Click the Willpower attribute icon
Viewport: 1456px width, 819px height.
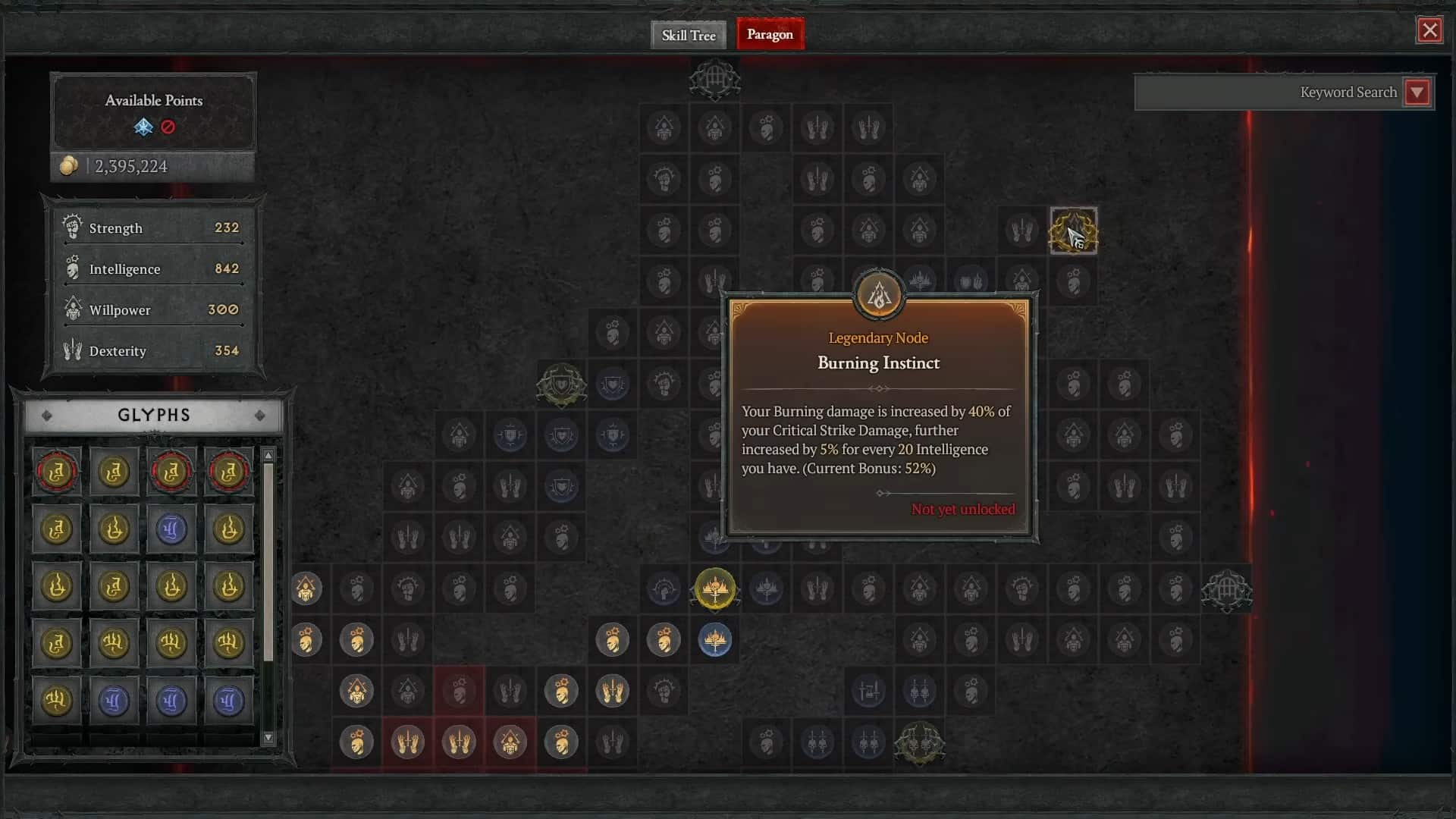[x=72, y=308]
